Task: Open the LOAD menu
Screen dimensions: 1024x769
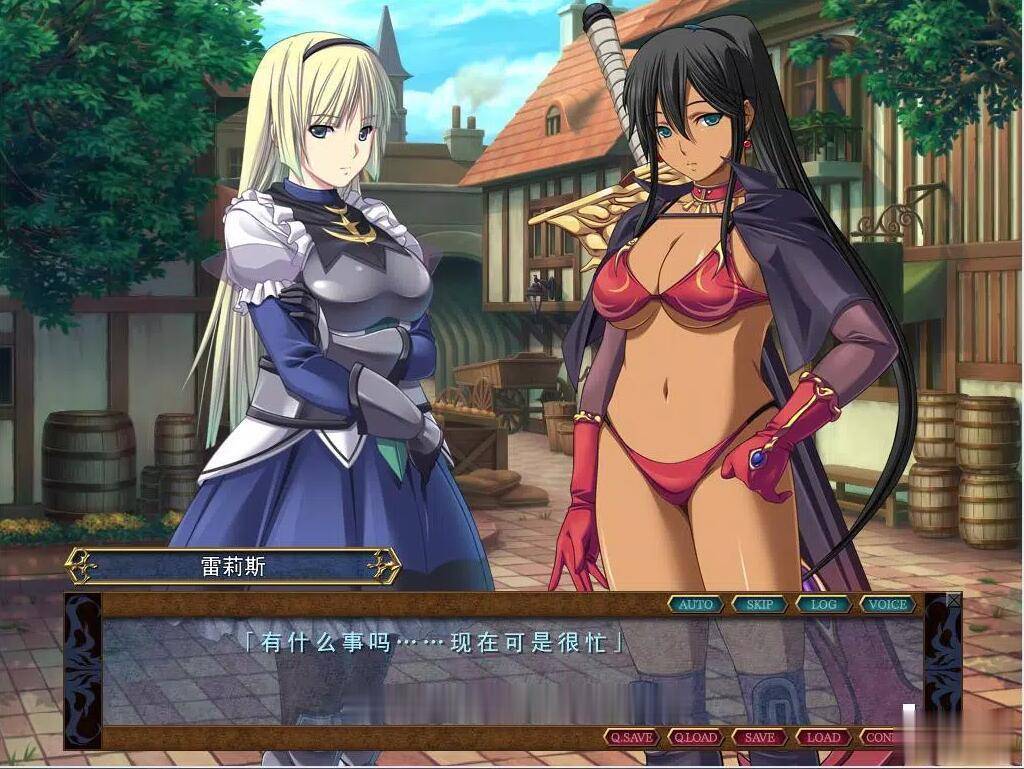Action: pyautogui.click(x=824, y=737)
